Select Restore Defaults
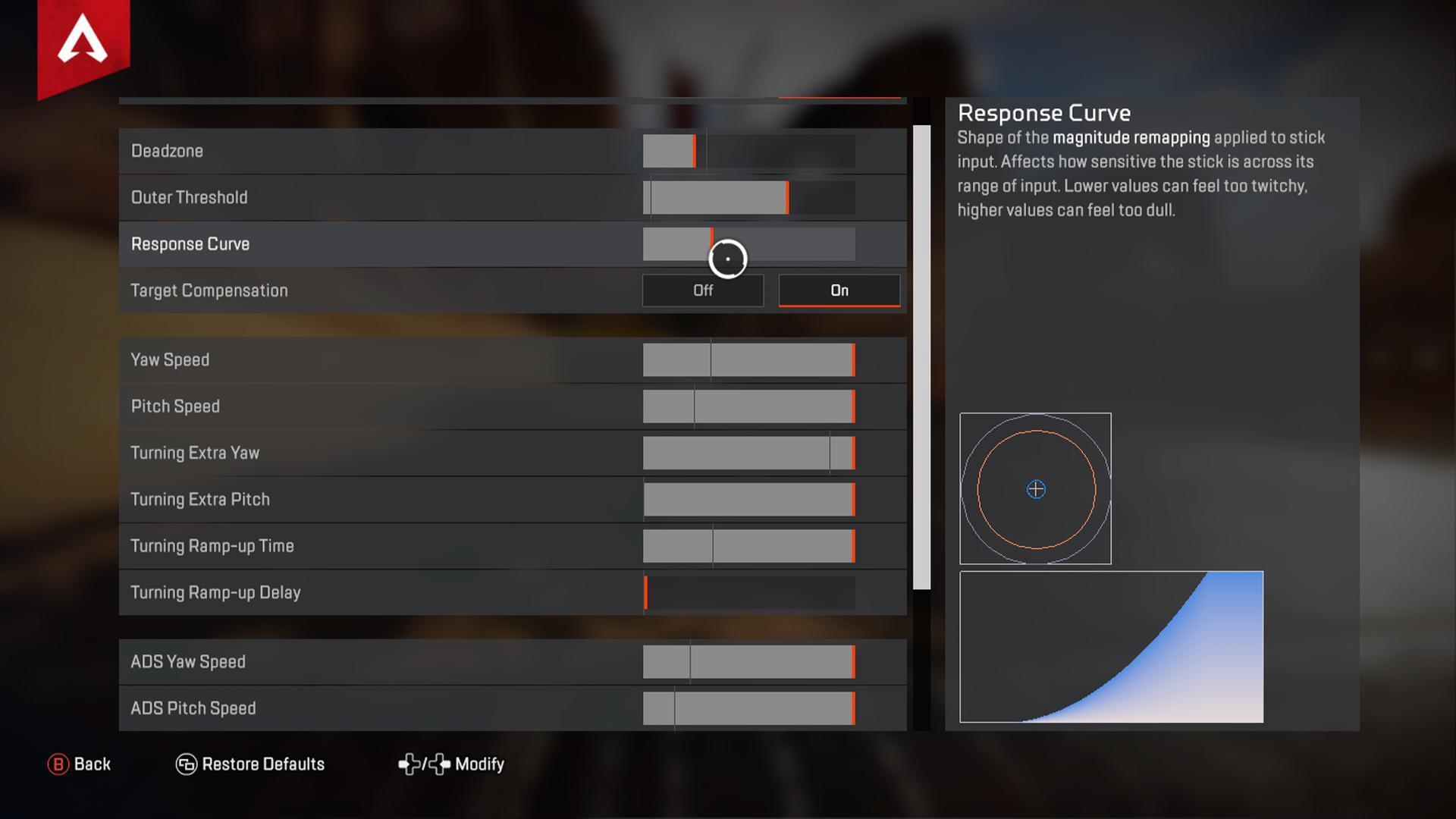 click(250, 764)
